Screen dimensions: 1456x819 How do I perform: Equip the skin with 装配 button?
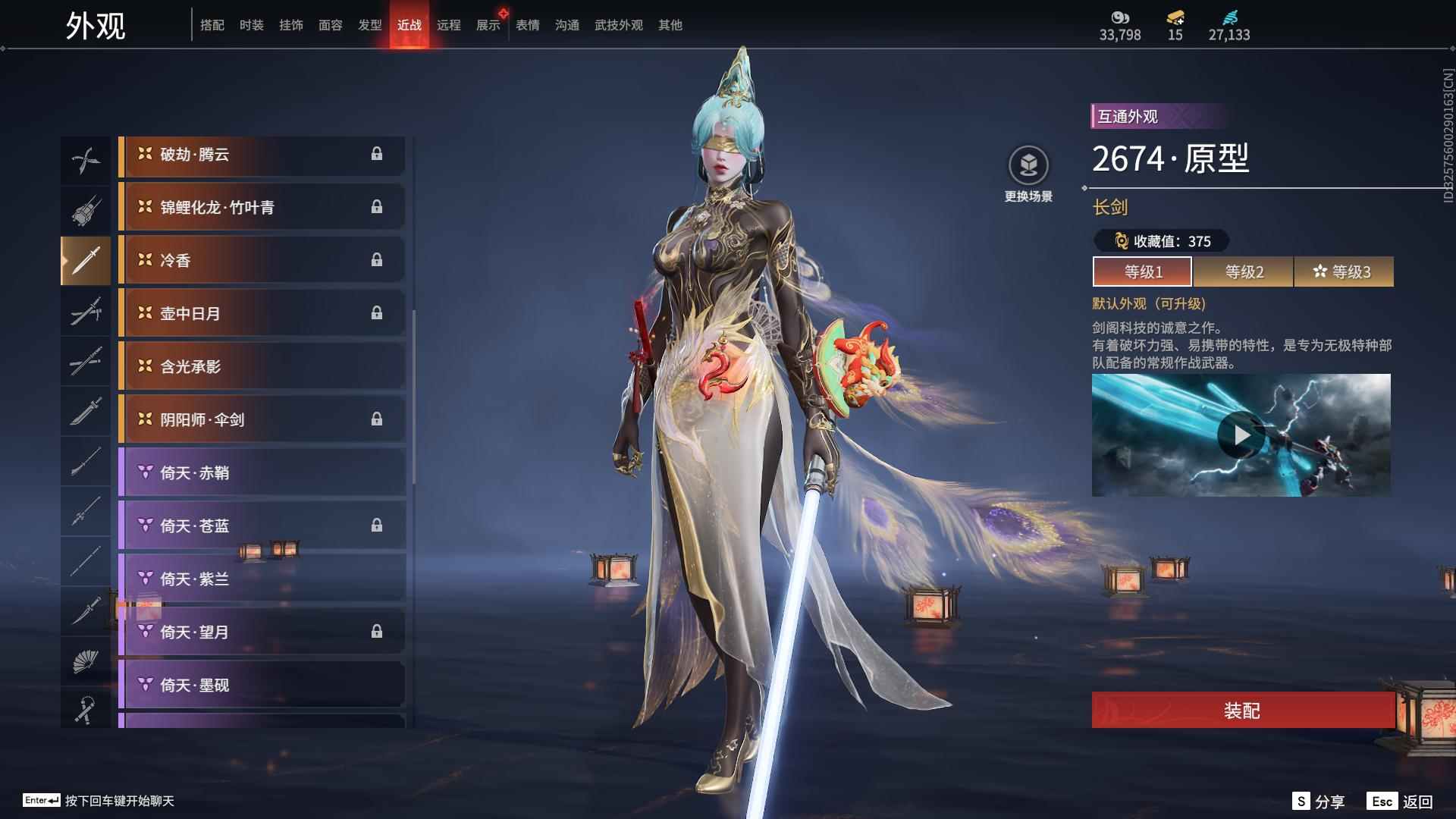(x=1242, y=711)
